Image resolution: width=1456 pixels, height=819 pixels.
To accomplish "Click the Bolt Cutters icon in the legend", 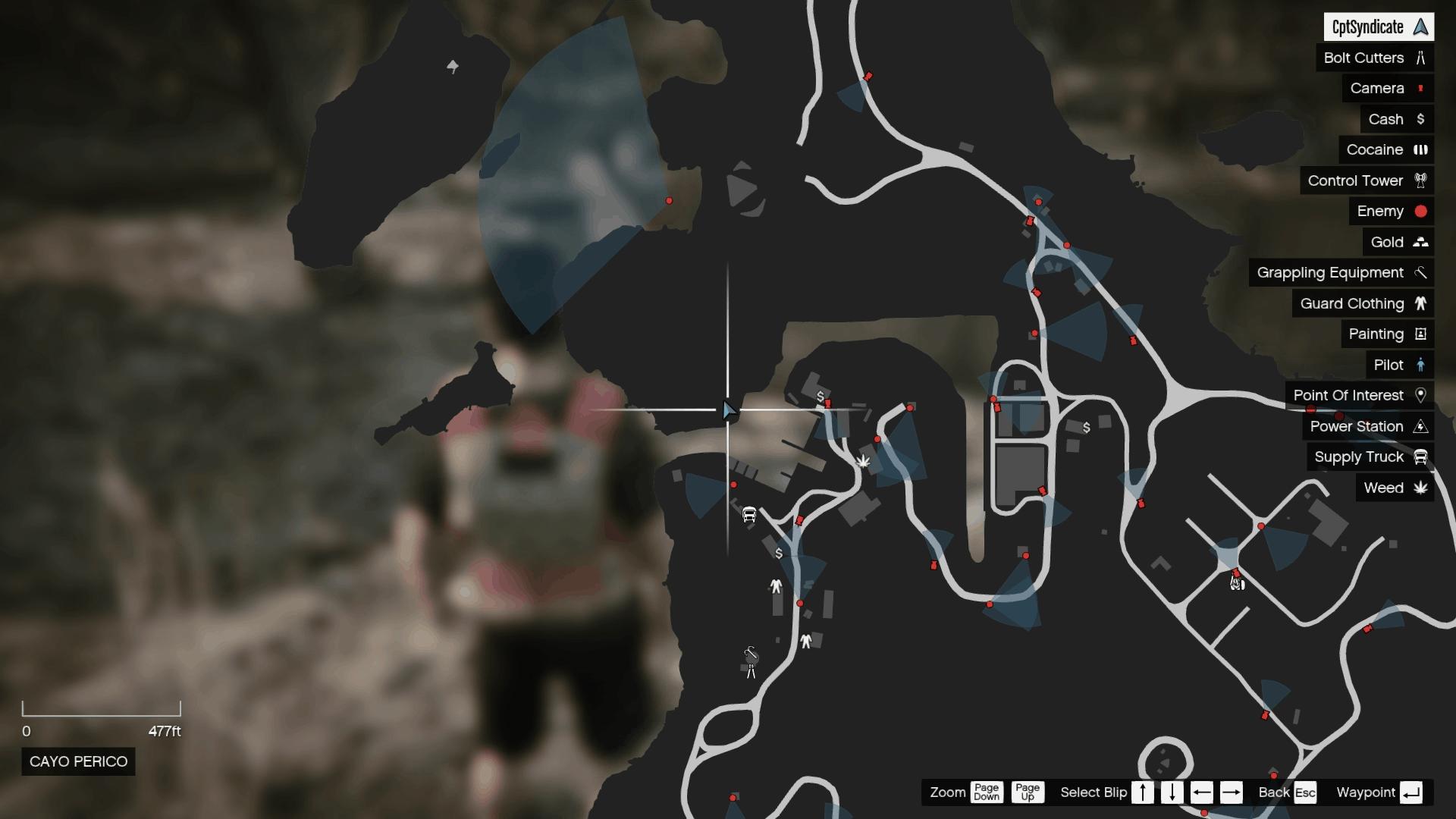I will pos(1421,58).
